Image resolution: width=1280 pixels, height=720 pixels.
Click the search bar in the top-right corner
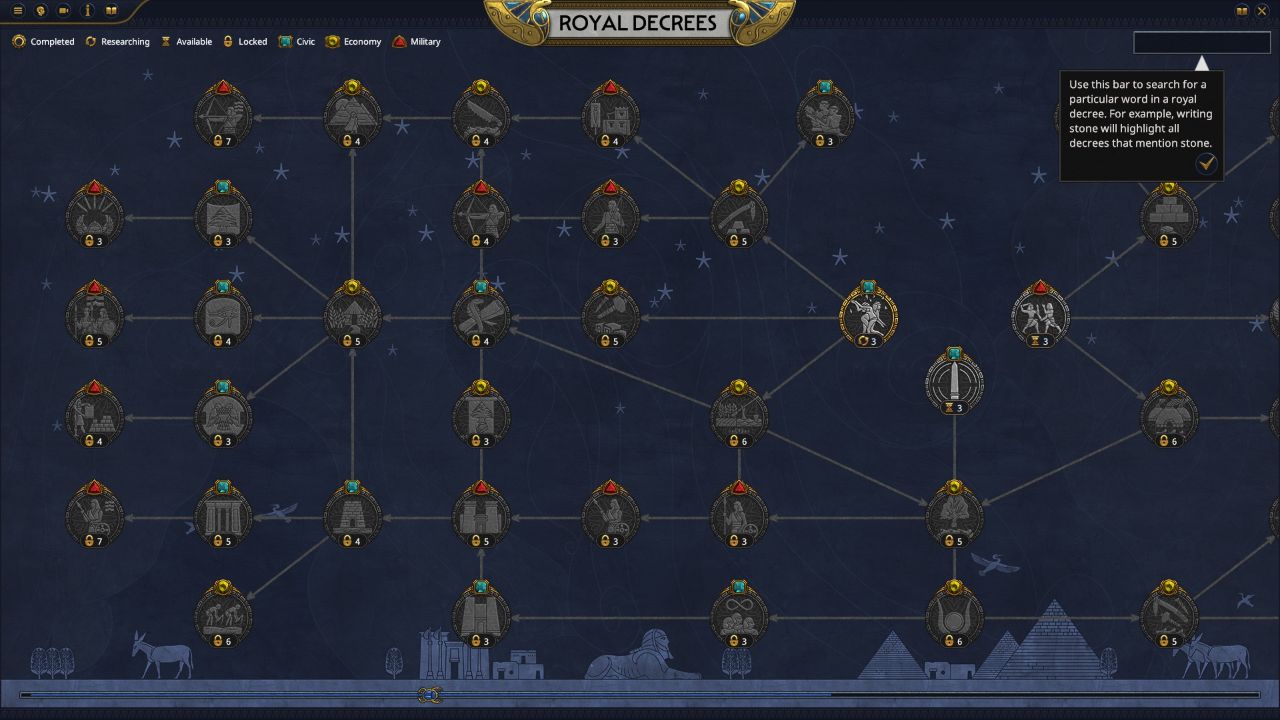coord(1200,43)
